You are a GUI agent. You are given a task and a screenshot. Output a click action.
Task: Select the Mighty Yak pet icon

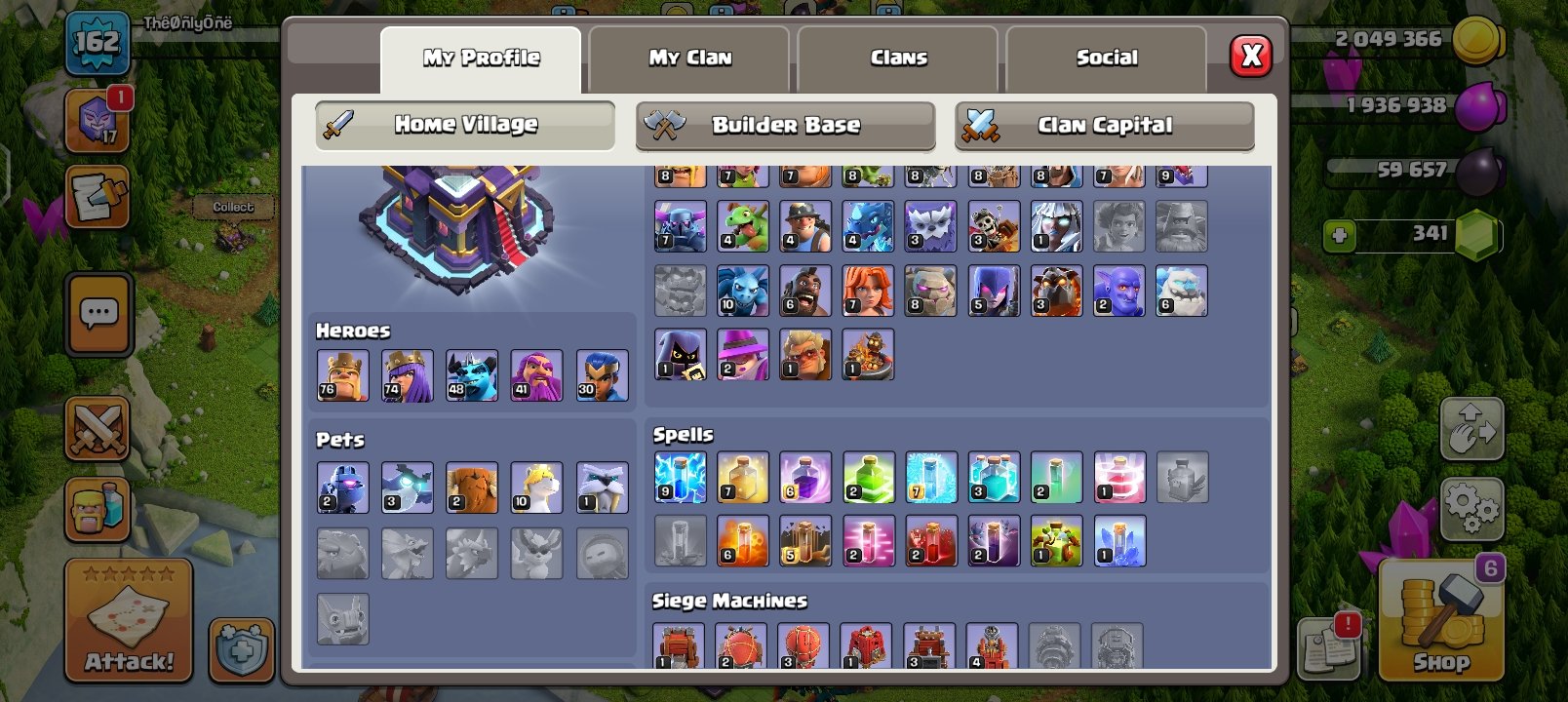tap(472, 487)
